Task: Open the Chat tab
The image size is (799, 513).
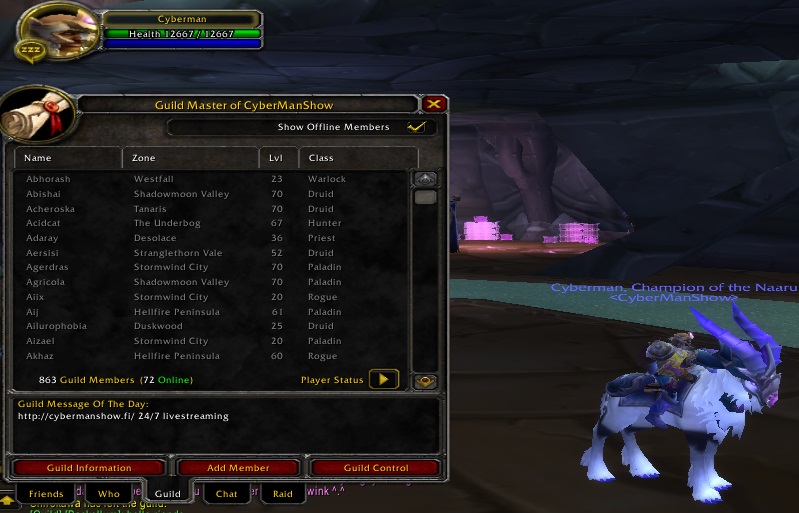Action: (x=227, y=494)
